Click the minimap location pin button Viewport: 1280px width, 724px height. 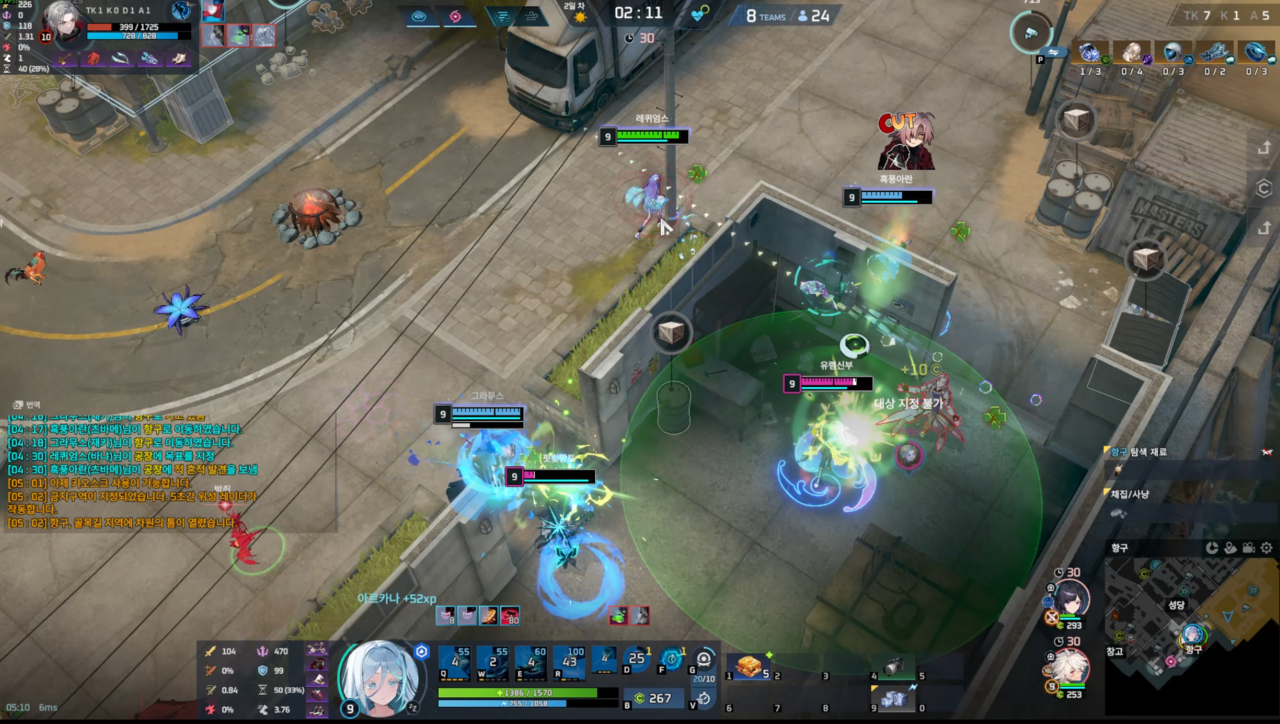[x=1230, y=548]
